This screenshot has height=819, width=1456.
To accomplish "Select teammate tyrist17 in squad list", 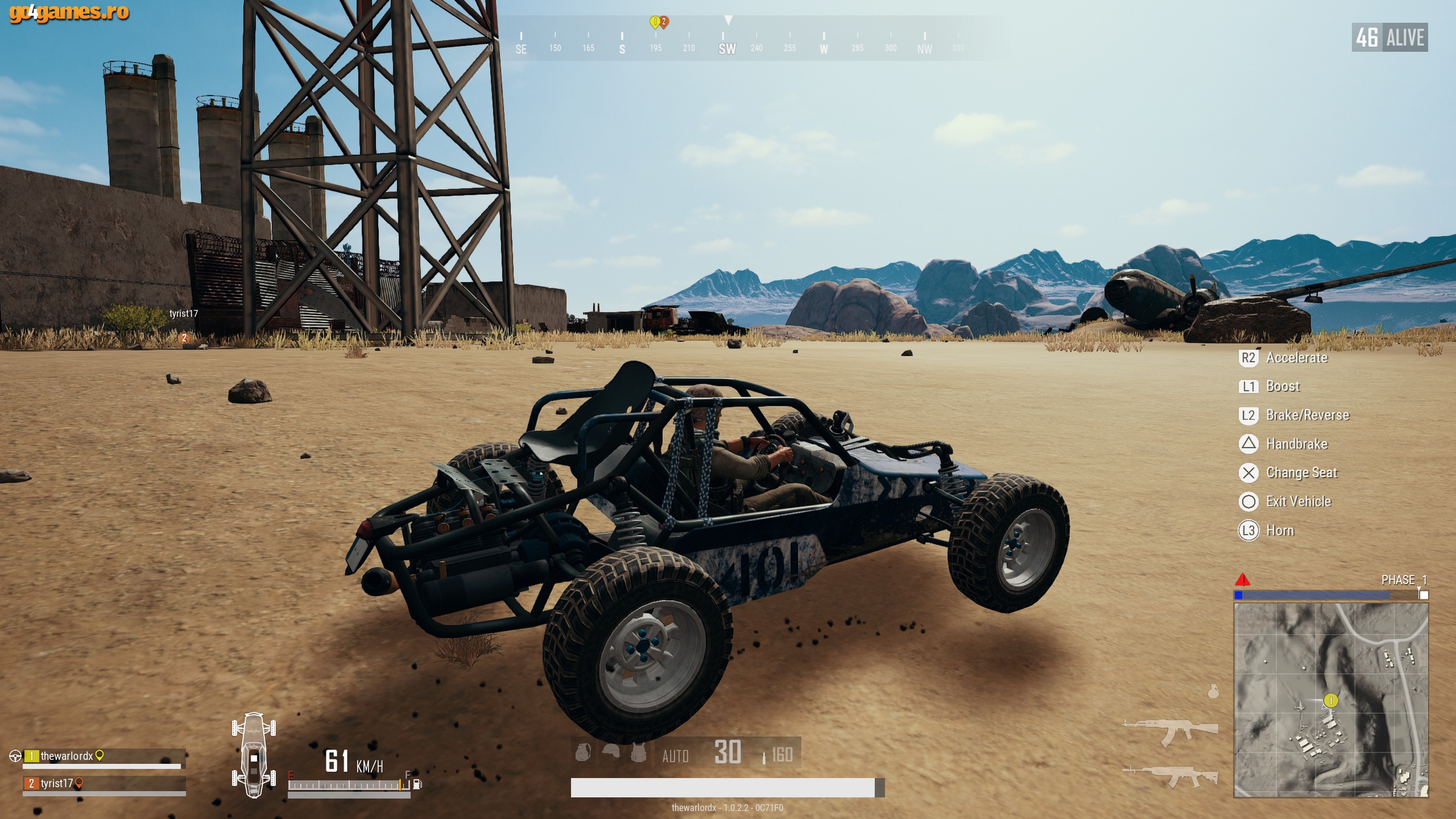I will click(56, 783).
